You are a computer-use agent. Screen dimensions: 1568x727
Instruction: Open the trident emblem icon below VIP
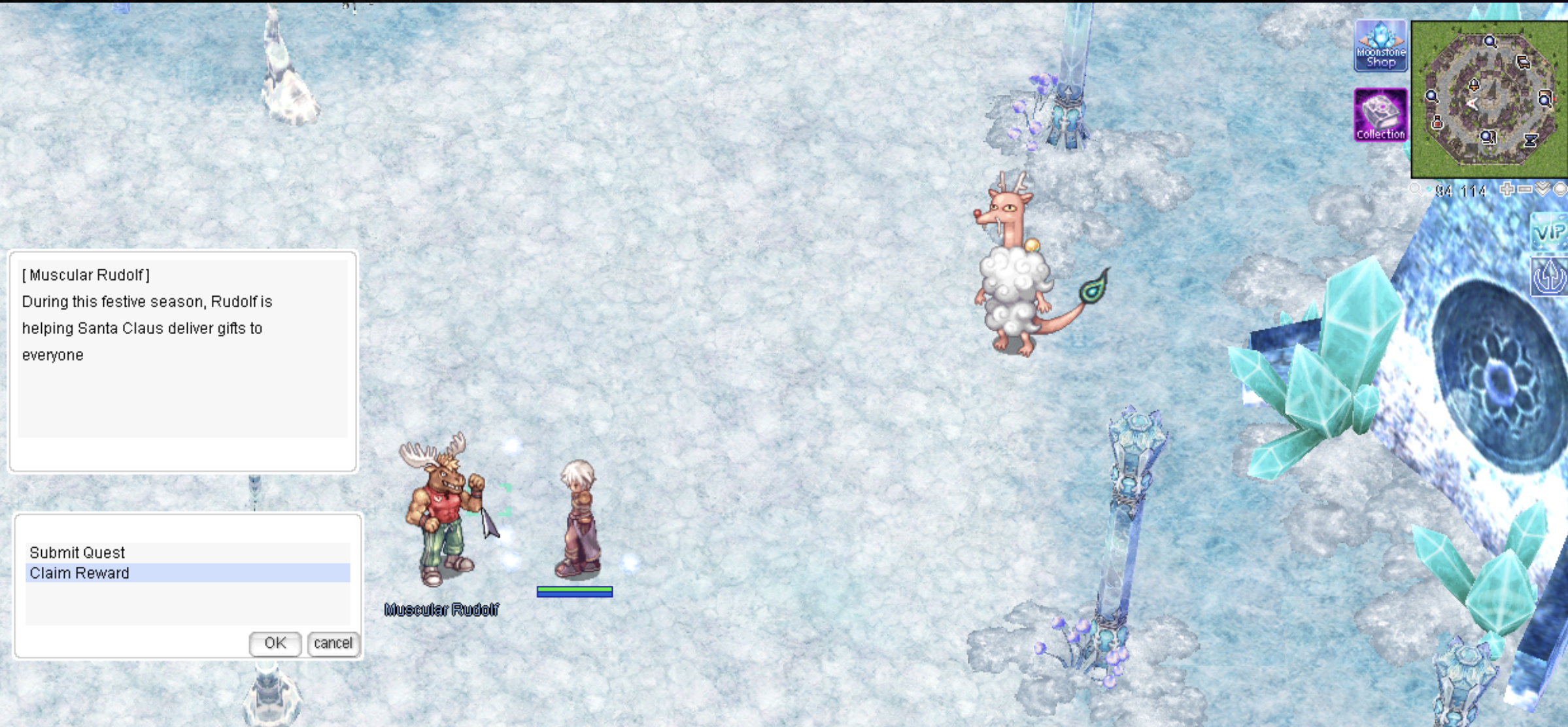point(1550,278)
